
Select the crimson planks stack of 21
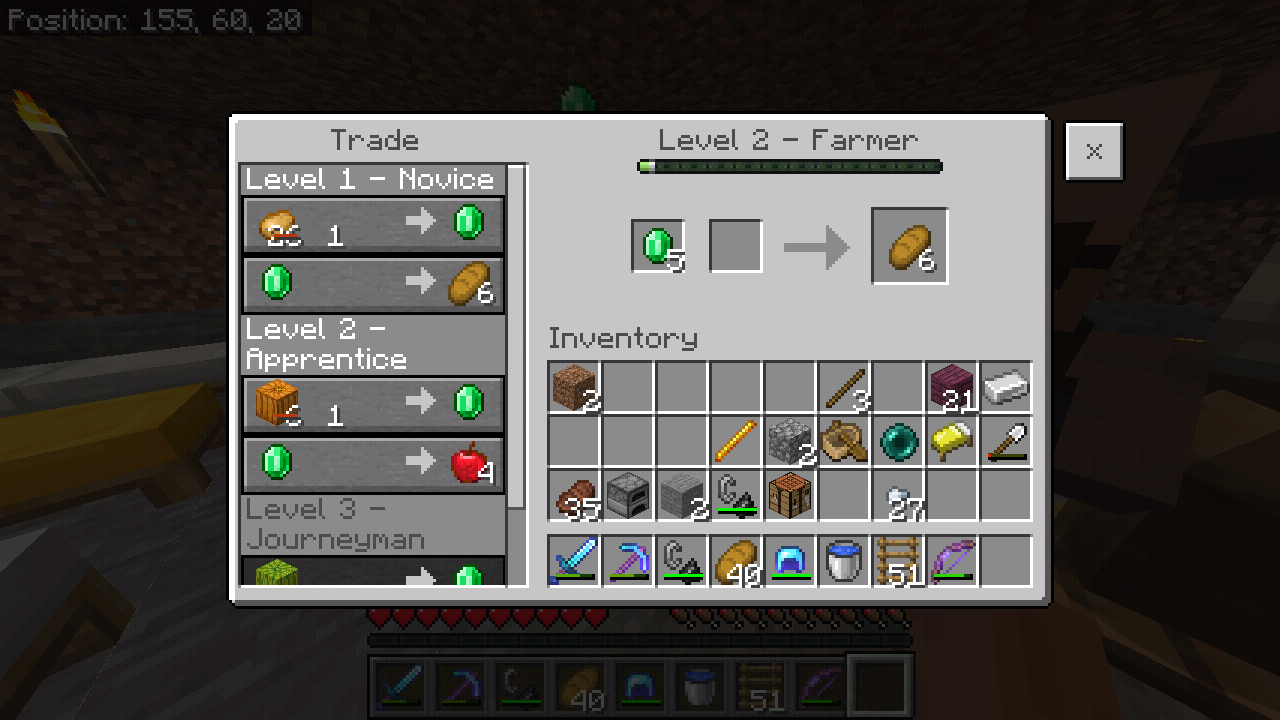(x=952, y=387)
